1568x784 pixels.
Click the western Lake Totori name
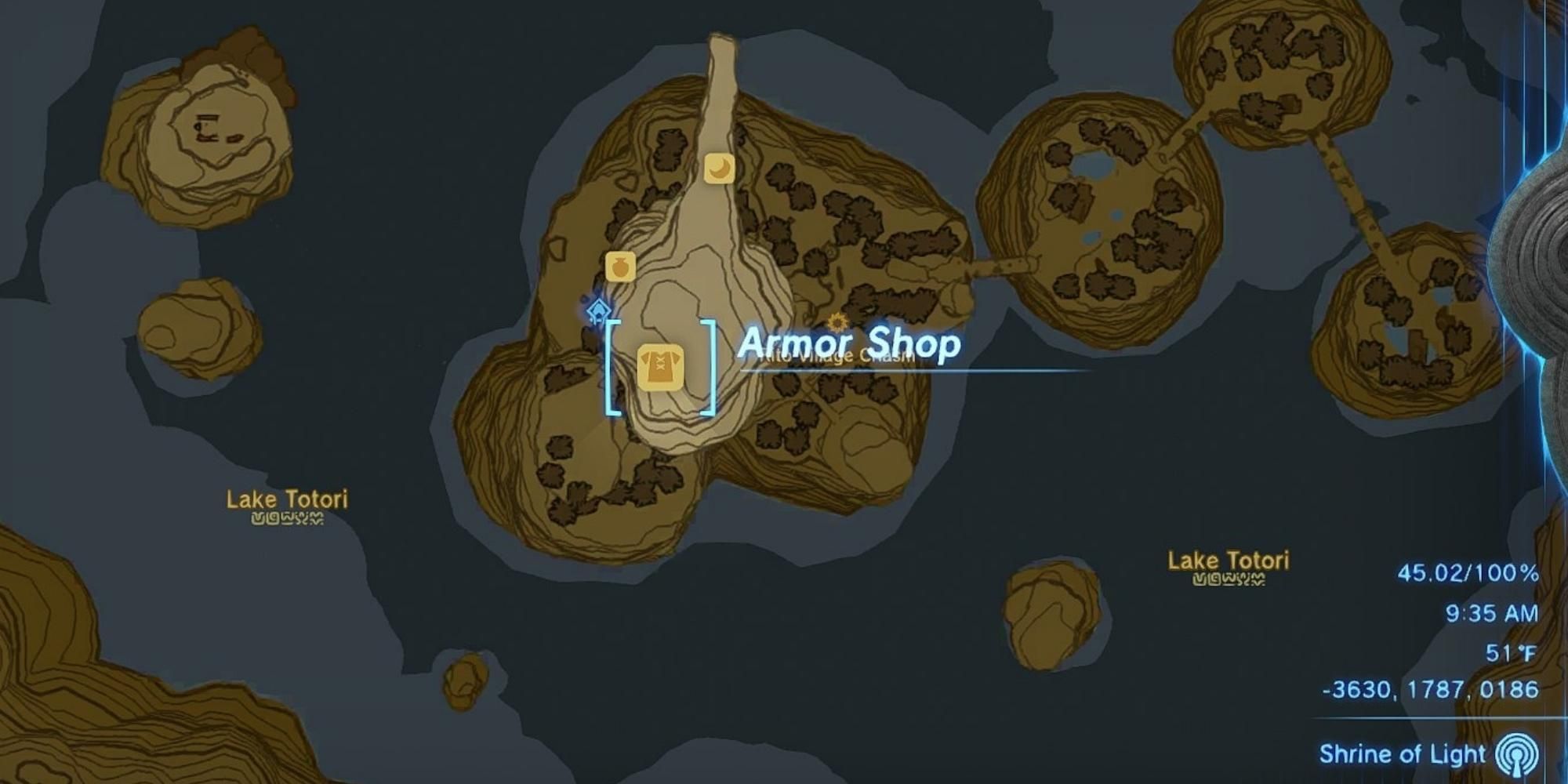288,499
